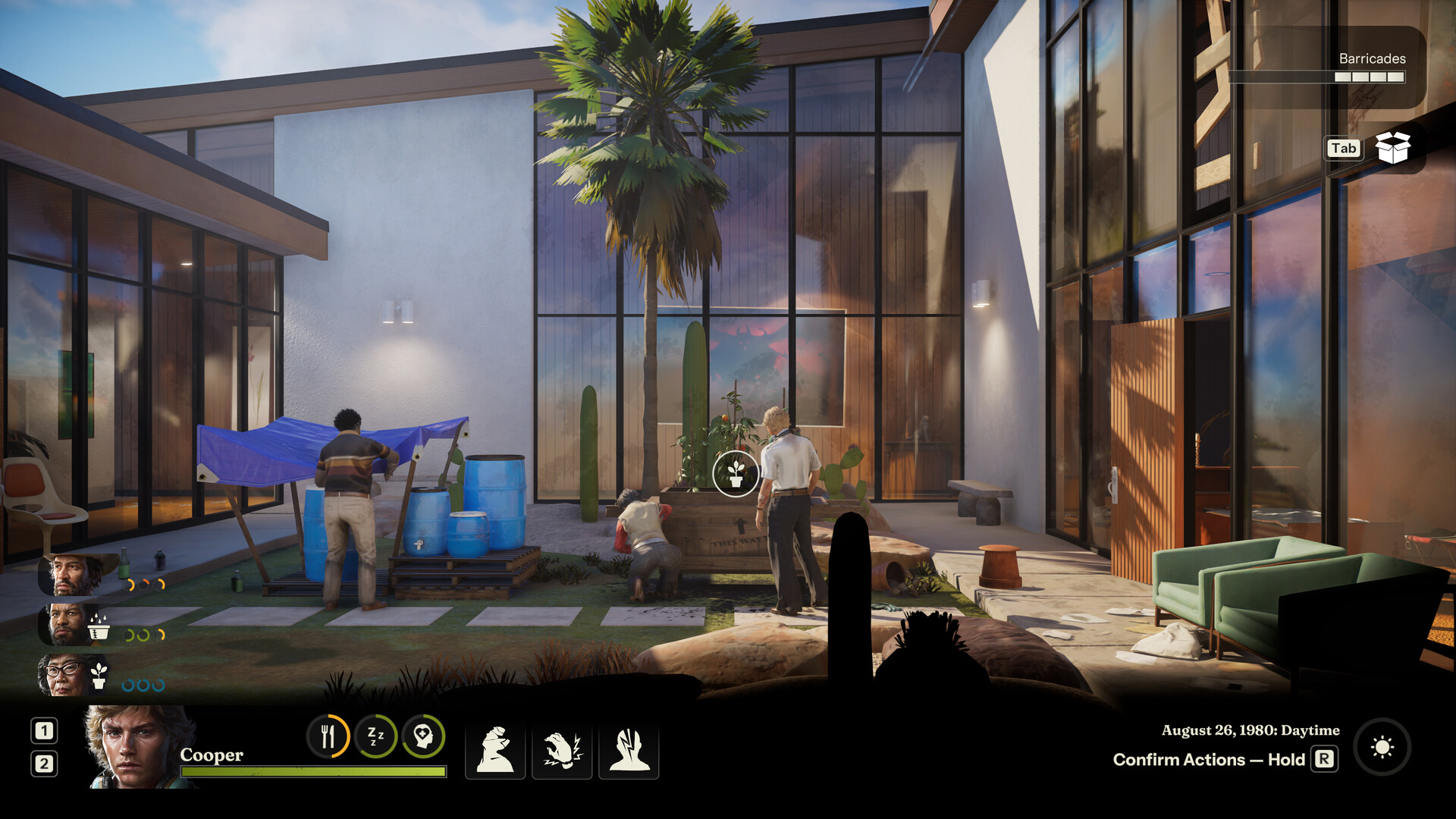Select the bearded survivor assigned to water collection

tap(68, 624)
